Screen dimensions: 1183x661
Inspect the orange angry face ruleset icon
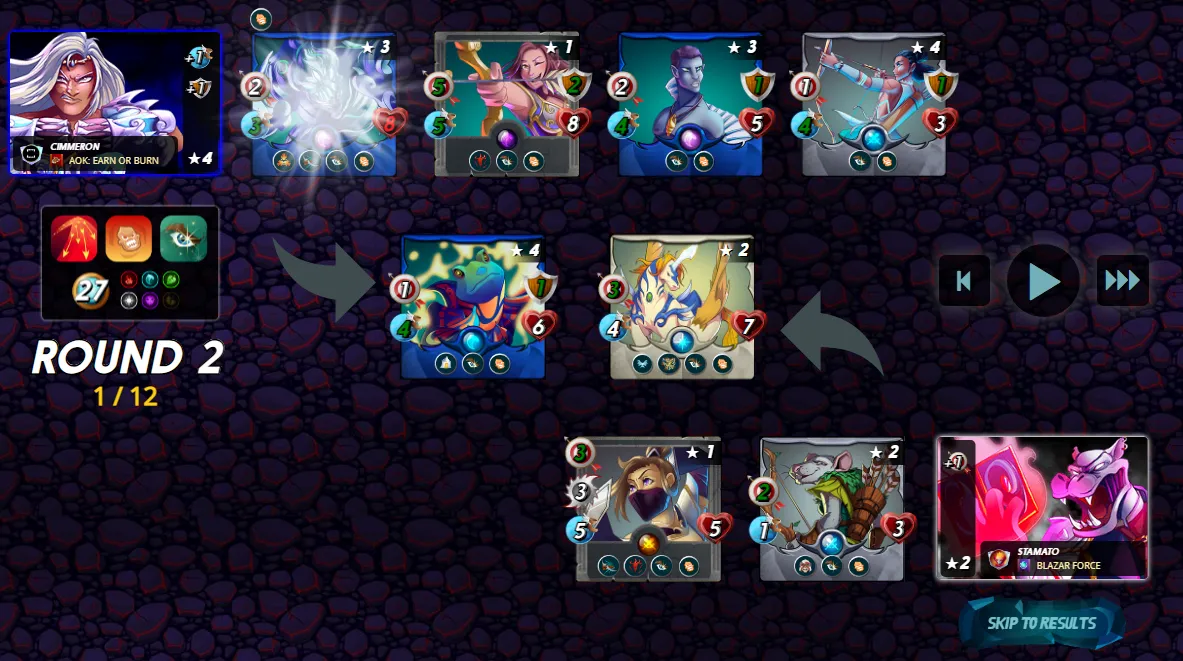[x=129, y=239]
